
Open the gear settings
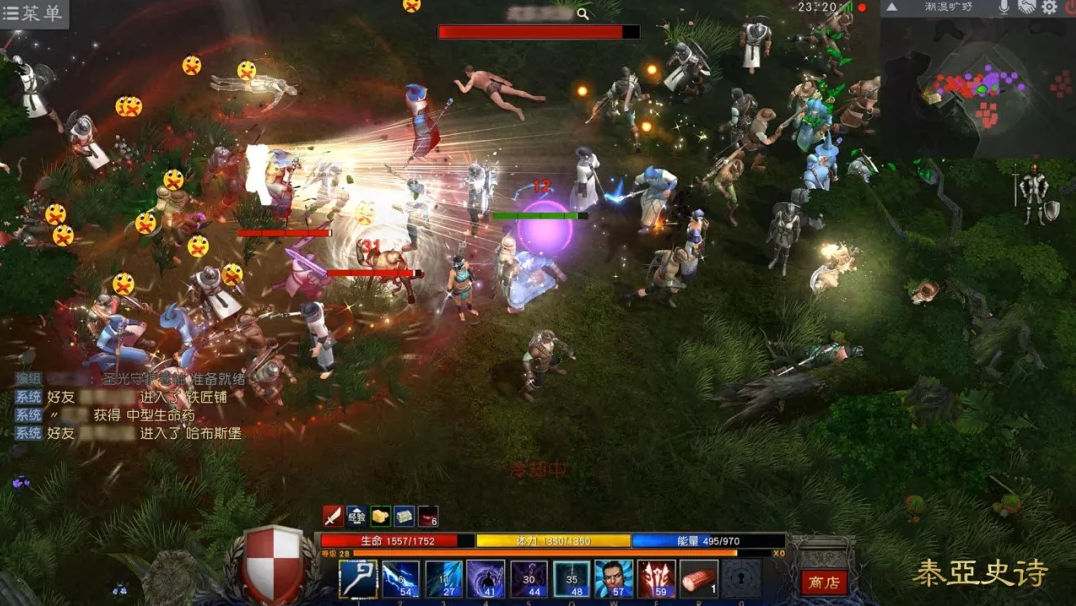[x=1050, y=7]
